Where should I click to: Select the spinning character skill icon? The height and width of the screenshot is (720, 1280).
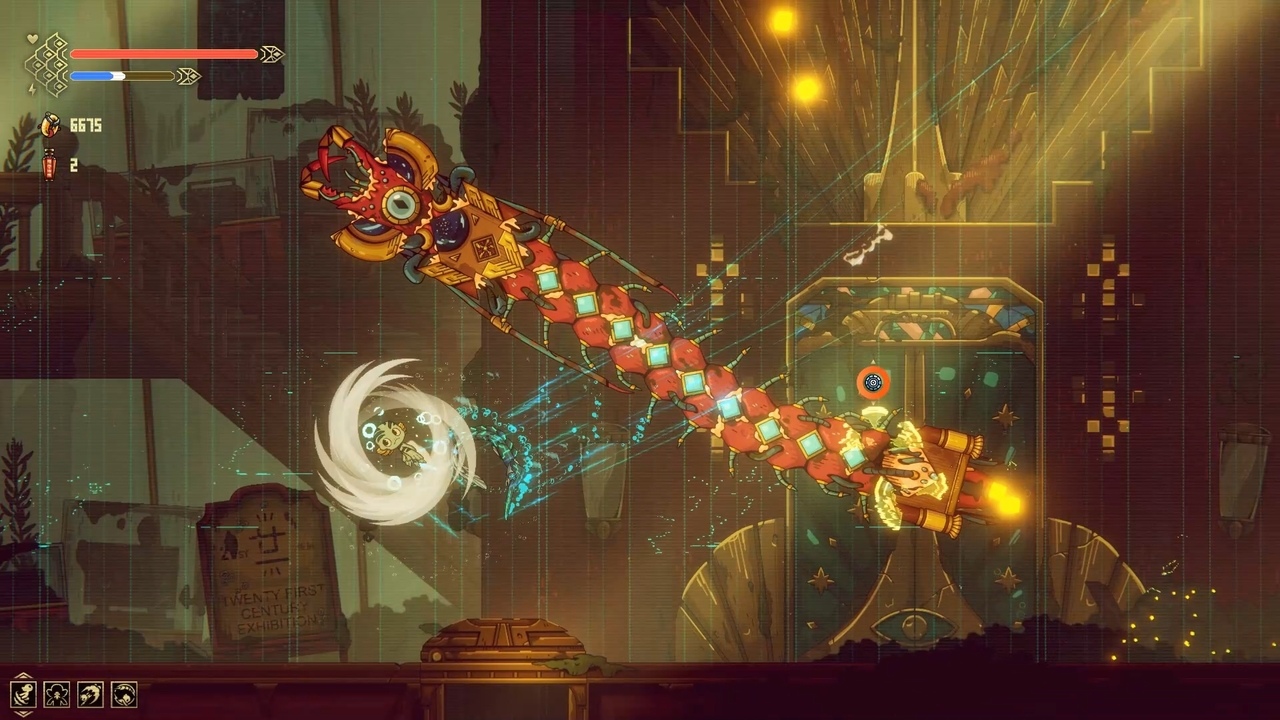pos(22,694)
